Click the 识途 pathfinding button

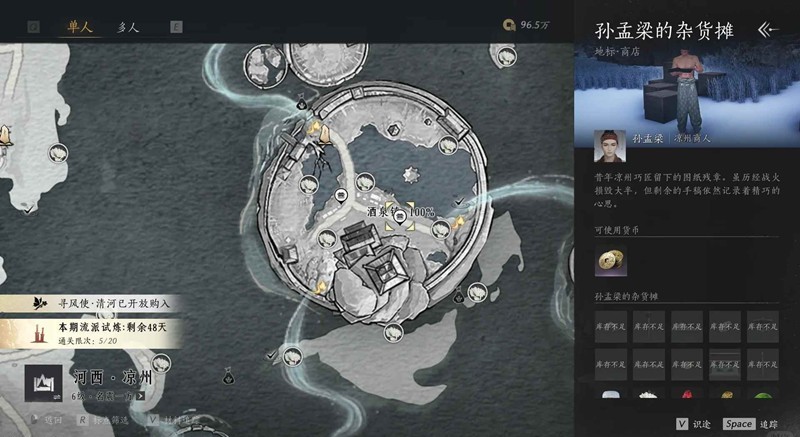695,424
